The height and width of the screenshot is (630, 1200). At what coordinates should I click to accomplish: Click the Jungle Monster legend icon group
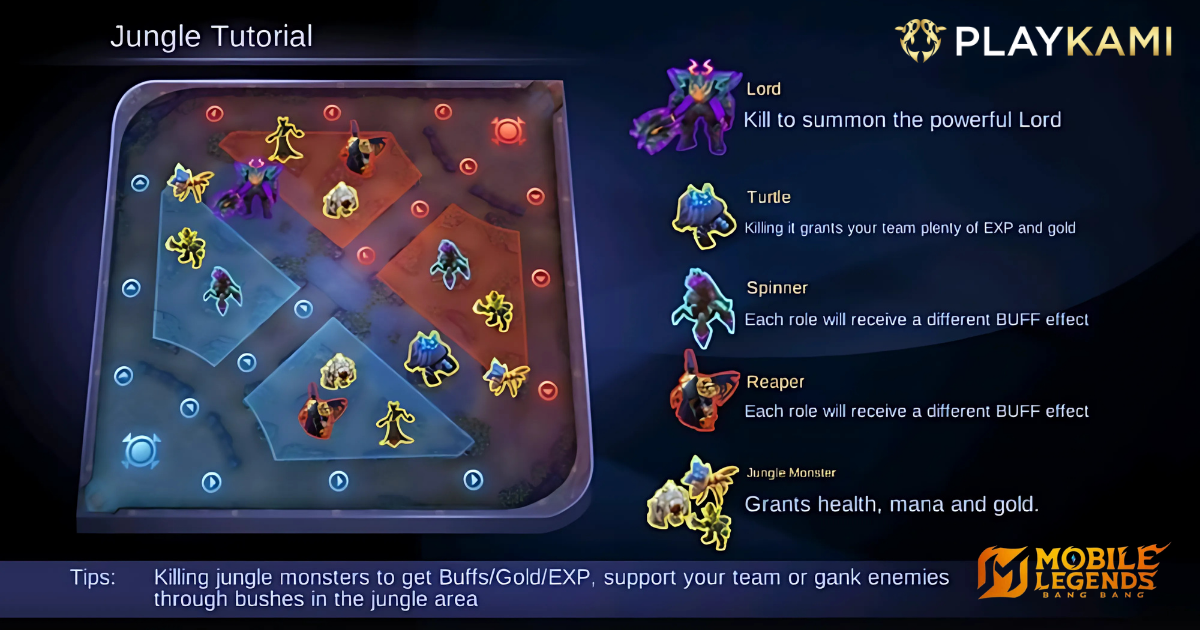[695, 500]
